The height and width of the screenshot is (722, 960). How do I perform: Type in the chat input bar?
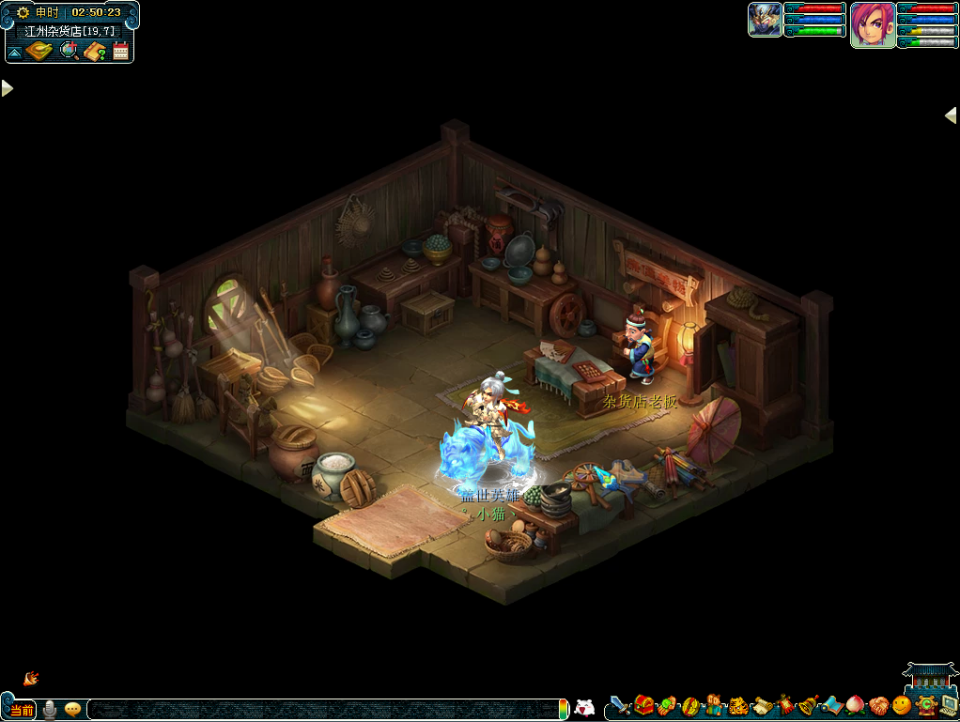(320, 710)
